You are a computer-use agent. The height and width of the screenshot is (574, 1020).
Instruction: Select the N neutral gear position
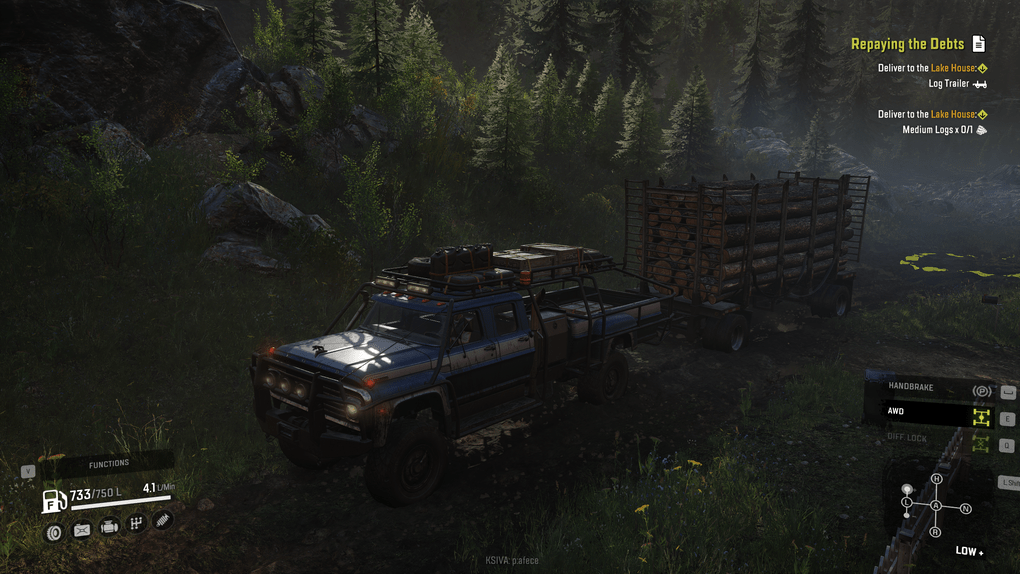[x=965, y=509]
